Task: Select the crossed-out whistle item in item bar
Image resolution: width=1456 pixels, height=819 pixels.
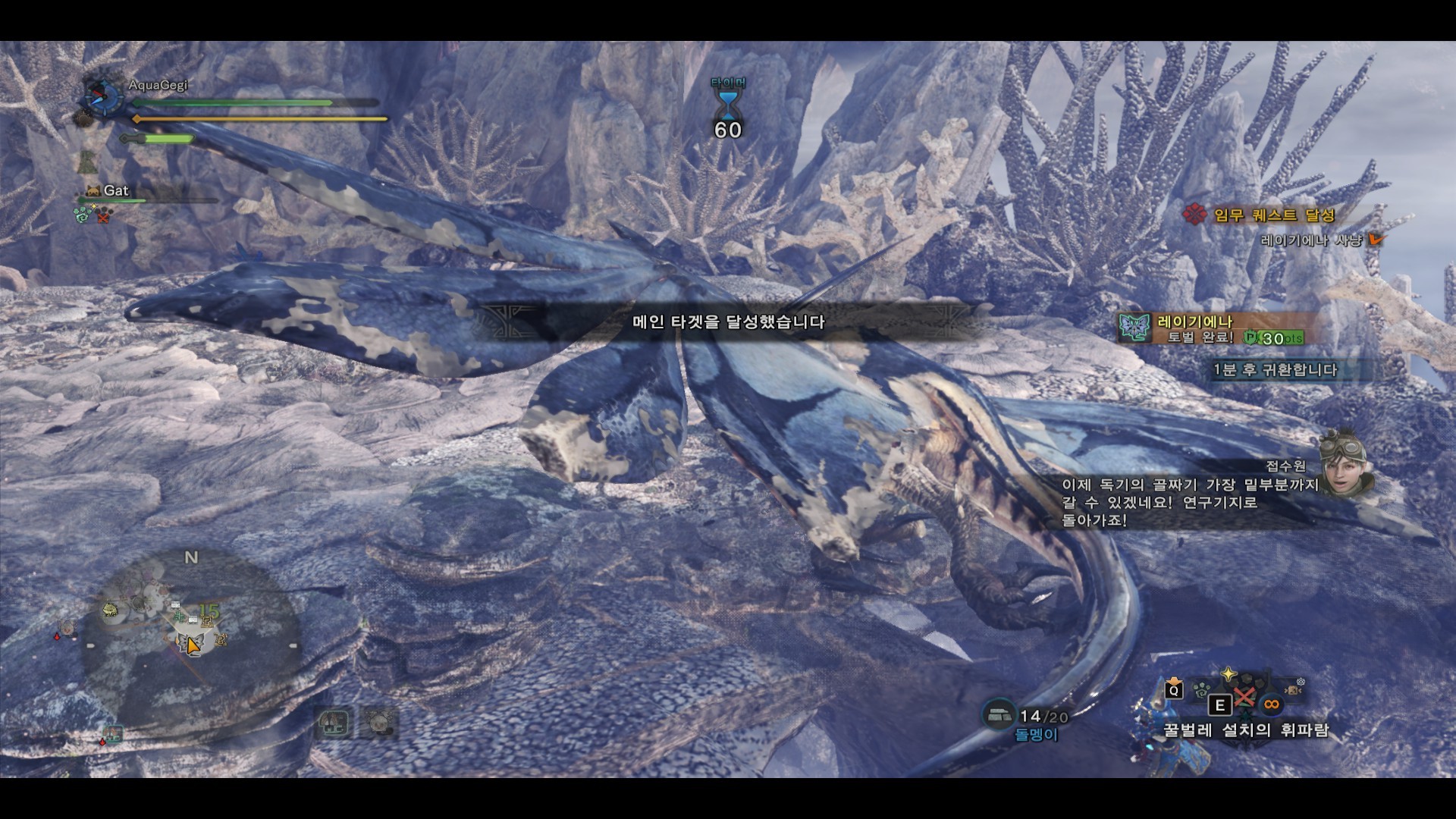Action: (x=1244, y=696)
